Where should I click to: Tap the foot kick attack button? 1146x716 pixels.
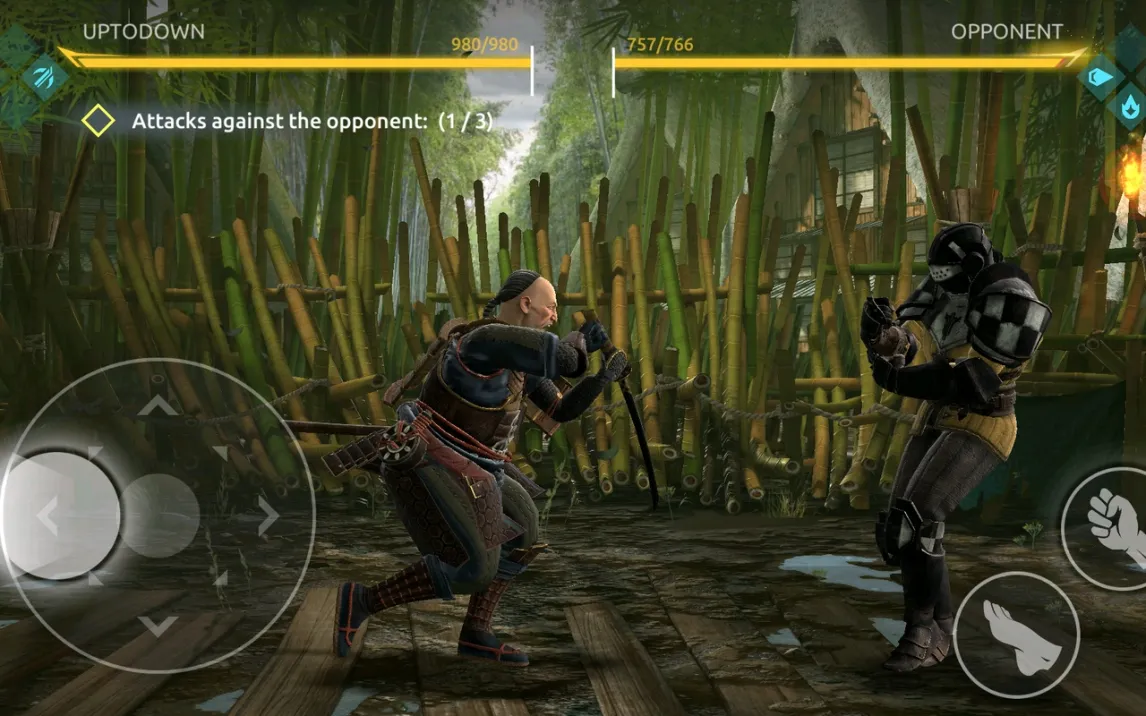click(x=1016, y=634)
